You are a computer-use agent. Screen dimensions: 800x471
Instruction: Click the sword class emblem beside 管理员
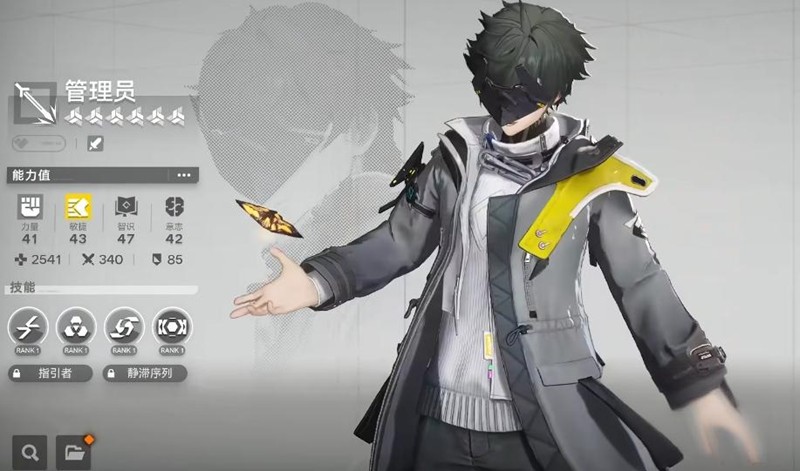click(x=35, y=104)
